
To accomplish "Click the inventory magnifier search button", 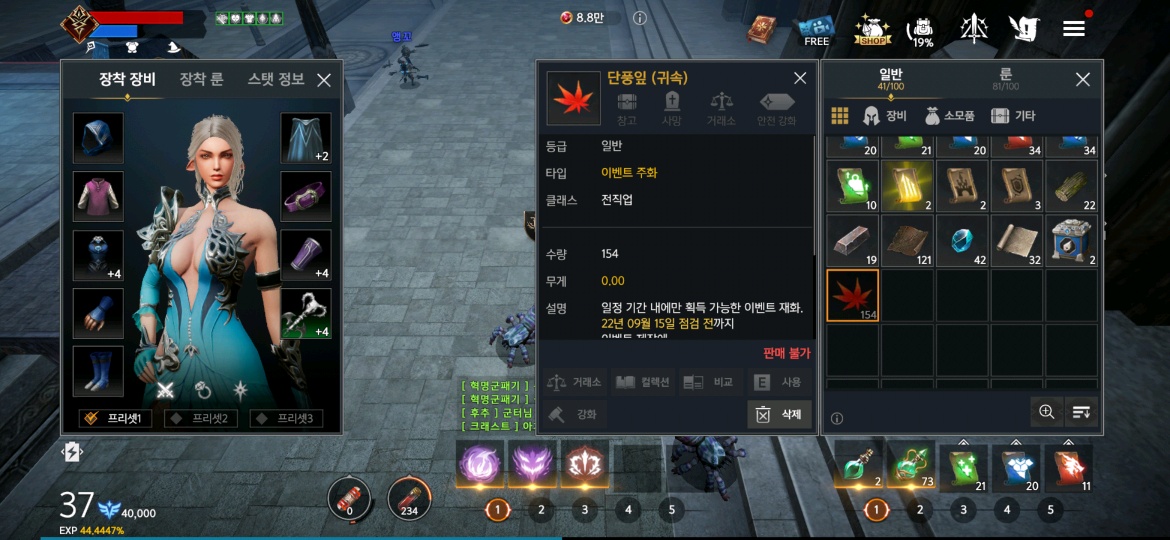I will click(1046, 411).
